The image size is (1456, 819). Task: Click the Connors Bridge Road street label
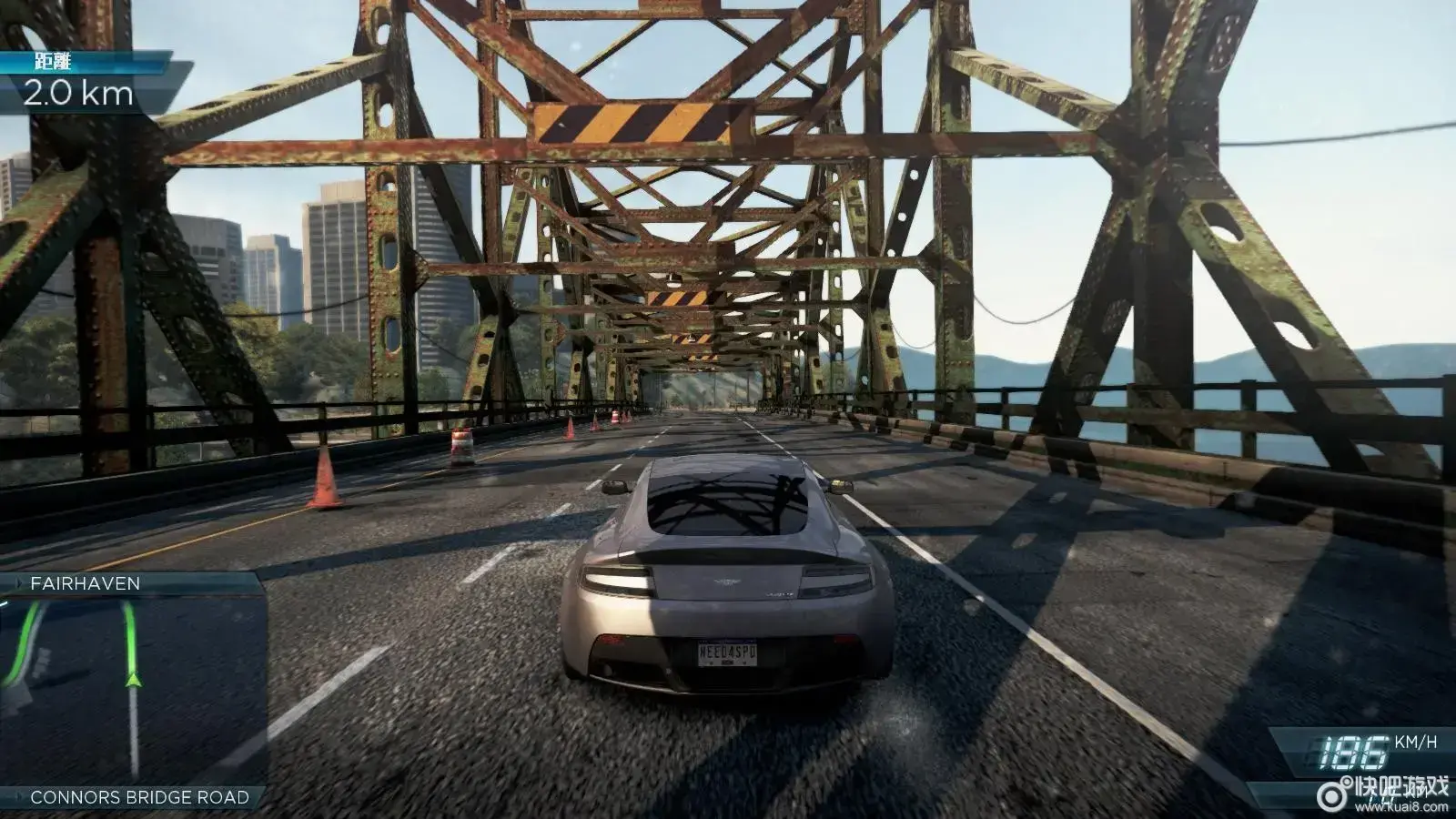click(139, 797)
